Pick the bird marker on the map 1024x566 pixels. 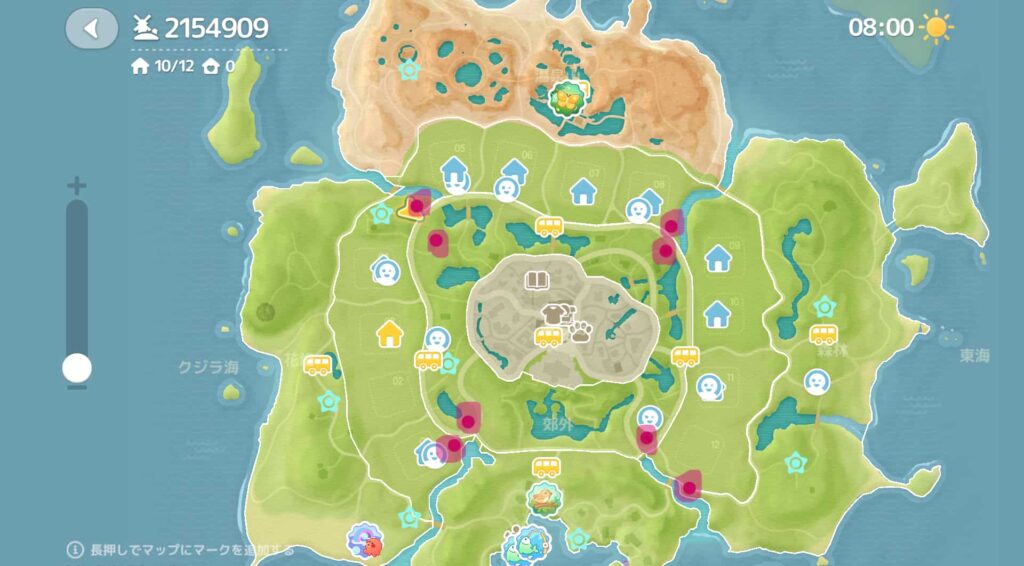click(543, 498)
